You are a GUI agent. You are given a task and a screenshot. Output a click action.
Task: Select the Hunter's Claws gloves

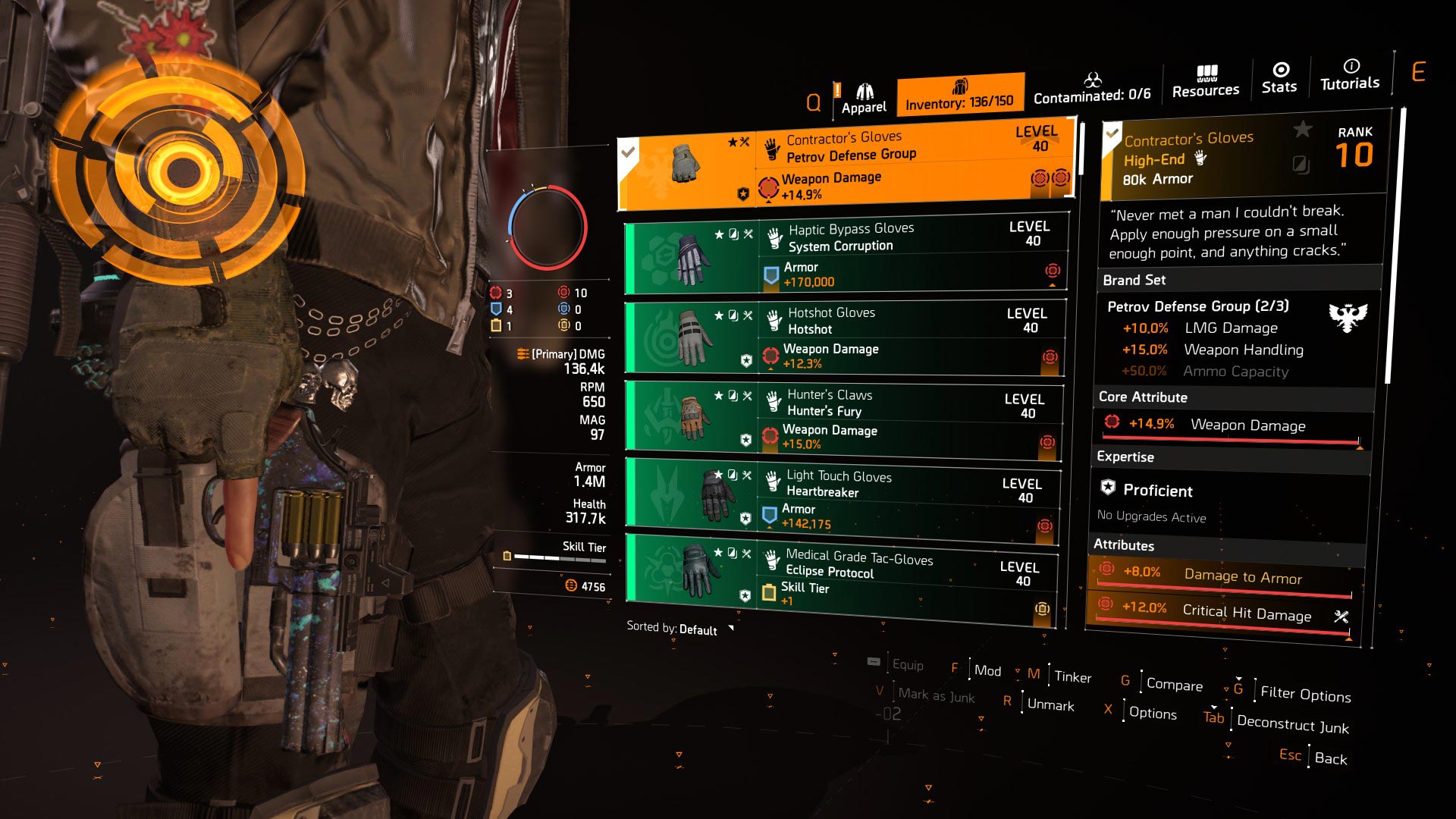pyautogui.click(x=843, y=419)
